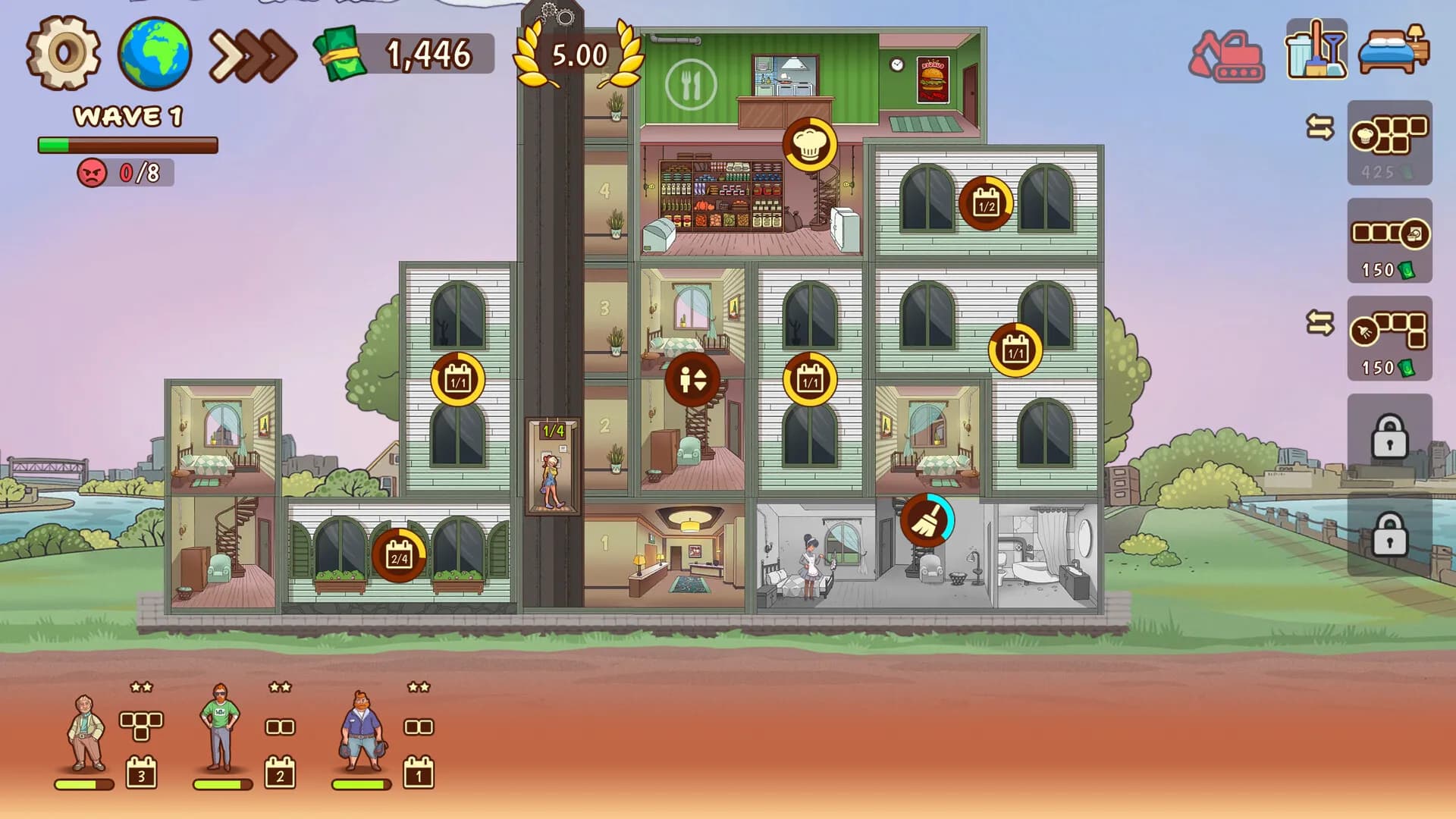Open the 2/4 booking calendar badge
Image resolution: width=1456 pixels, height=819 pixels.
tap(399, 556)
